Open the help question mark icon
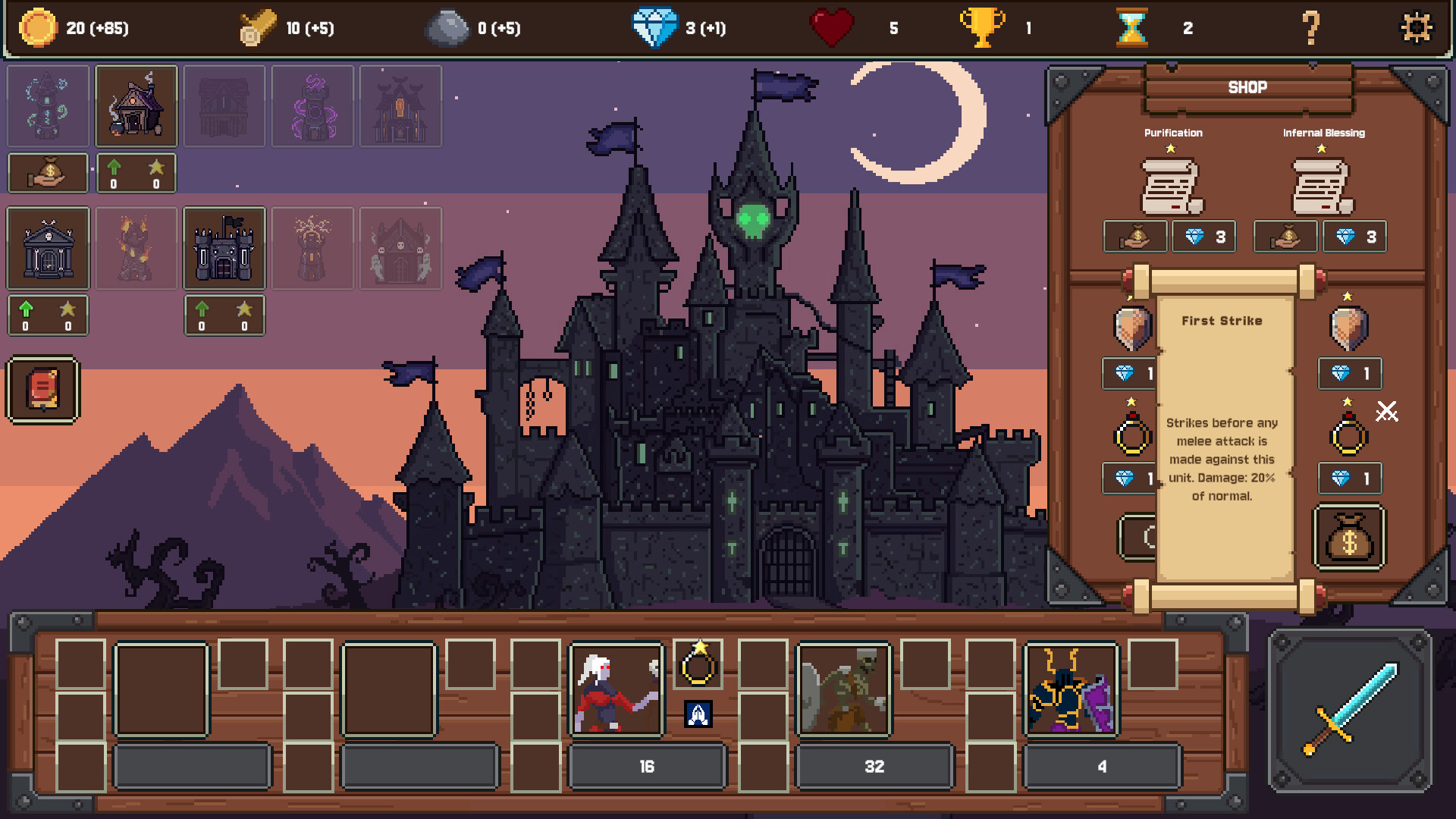Screen dimensions: 1456x819 (x=1310, y=28)
